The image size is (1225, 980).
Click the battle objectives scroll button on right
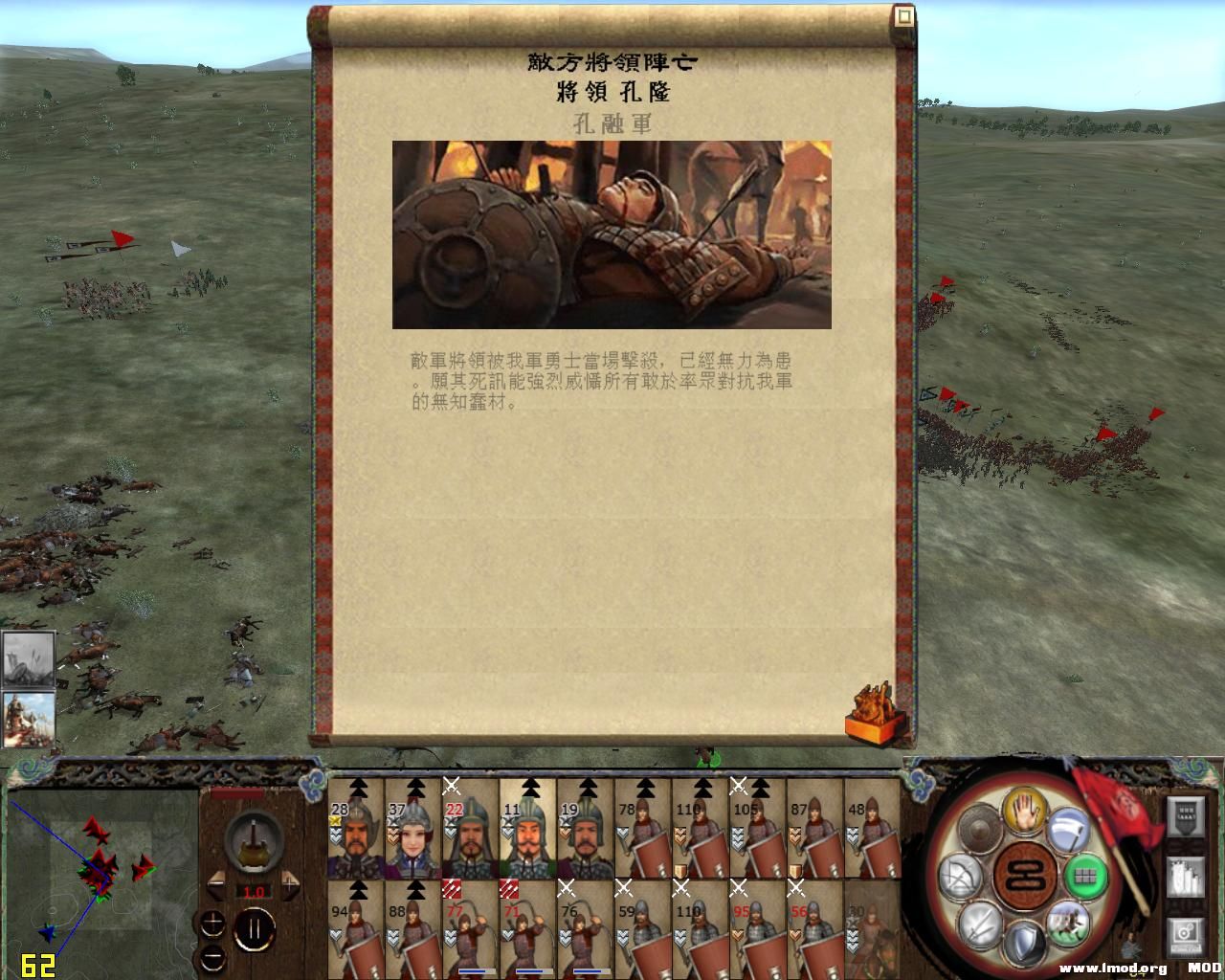click(1185, 876)
